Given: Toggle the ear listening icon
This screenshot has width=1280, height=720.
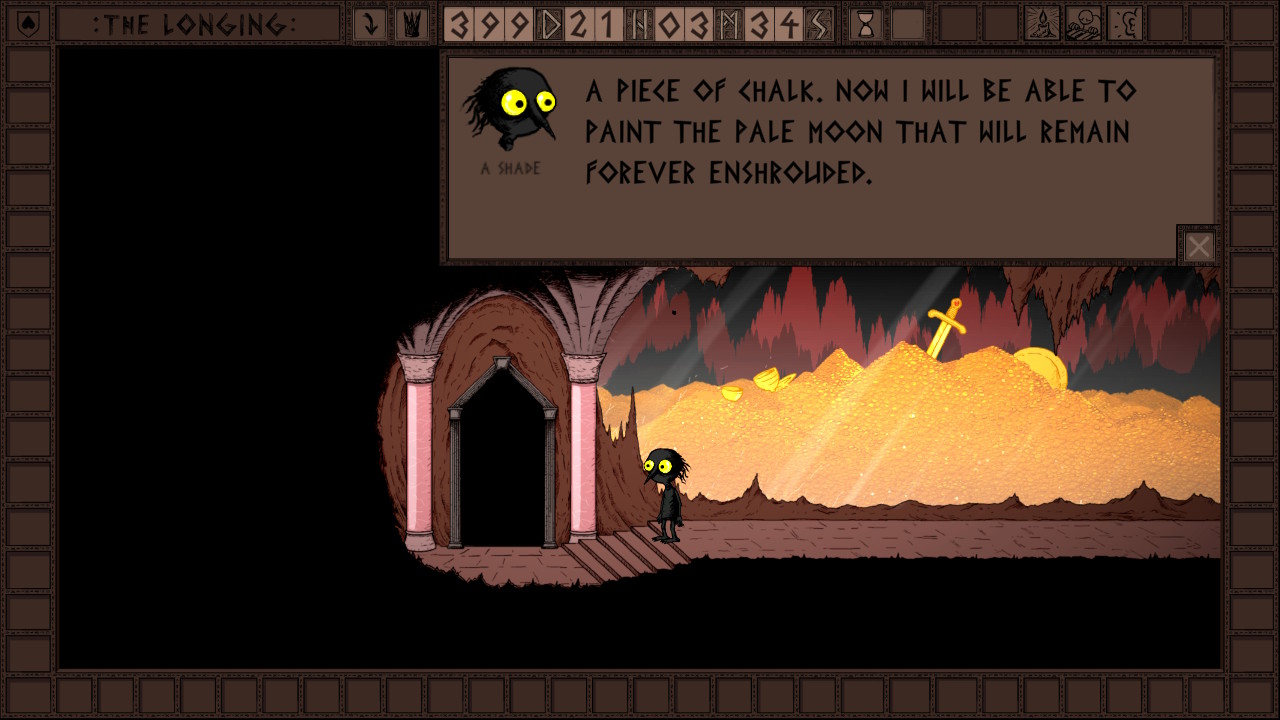Looking at the screenshot, I should click(1125, 24).
